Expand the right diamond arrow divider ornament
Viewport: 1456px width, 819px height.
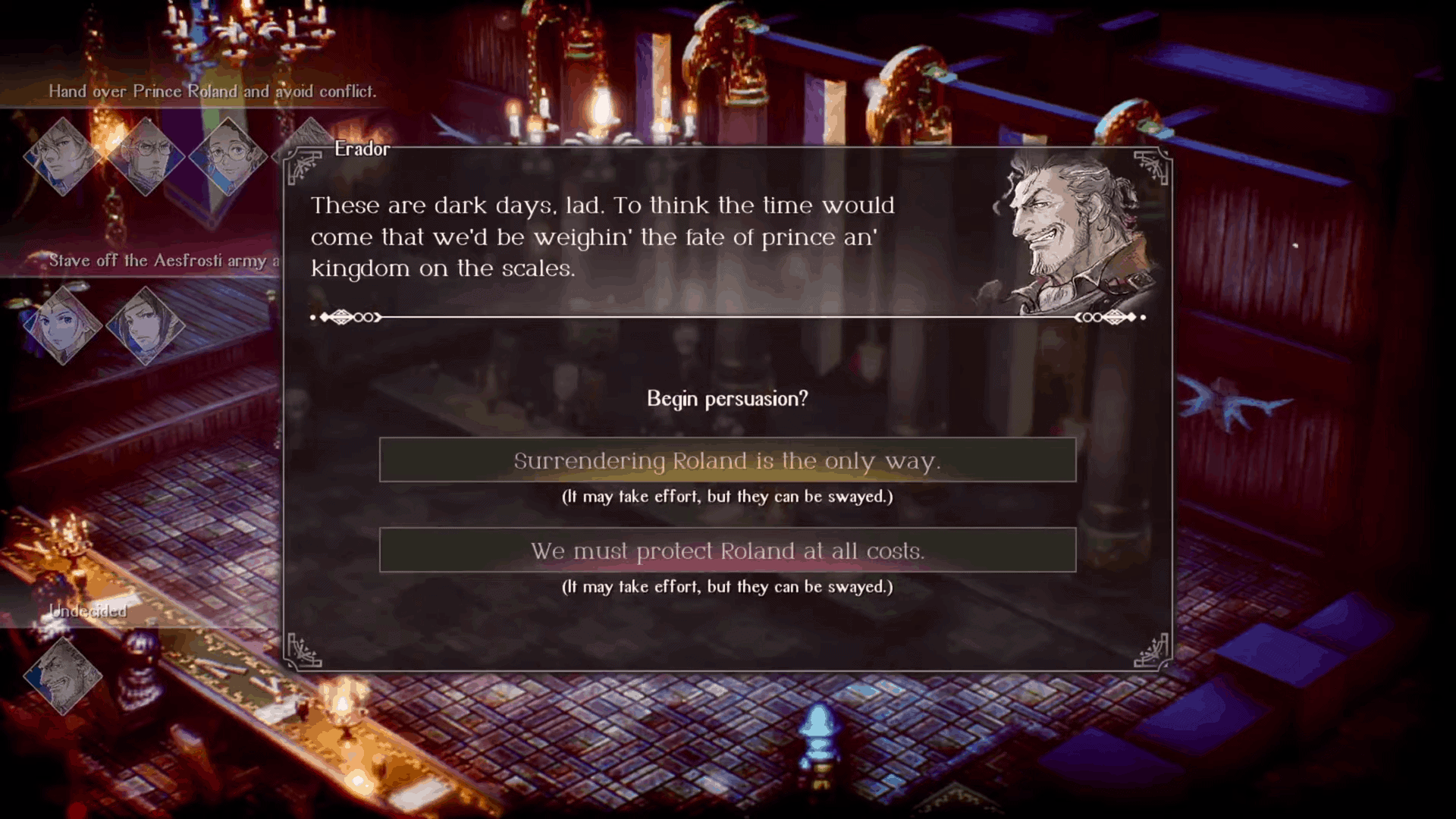coord(1109,317)
